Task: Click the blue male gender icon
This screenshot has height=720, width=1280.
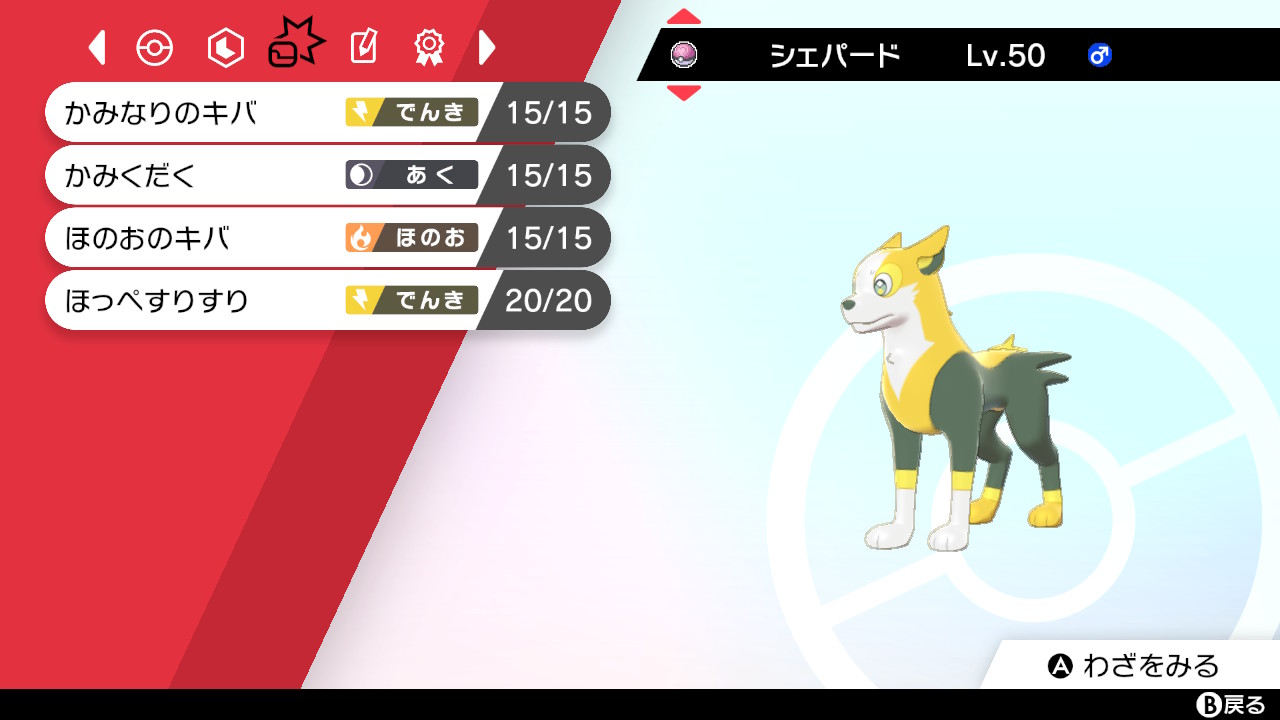Action: (x=1099, y=57)
